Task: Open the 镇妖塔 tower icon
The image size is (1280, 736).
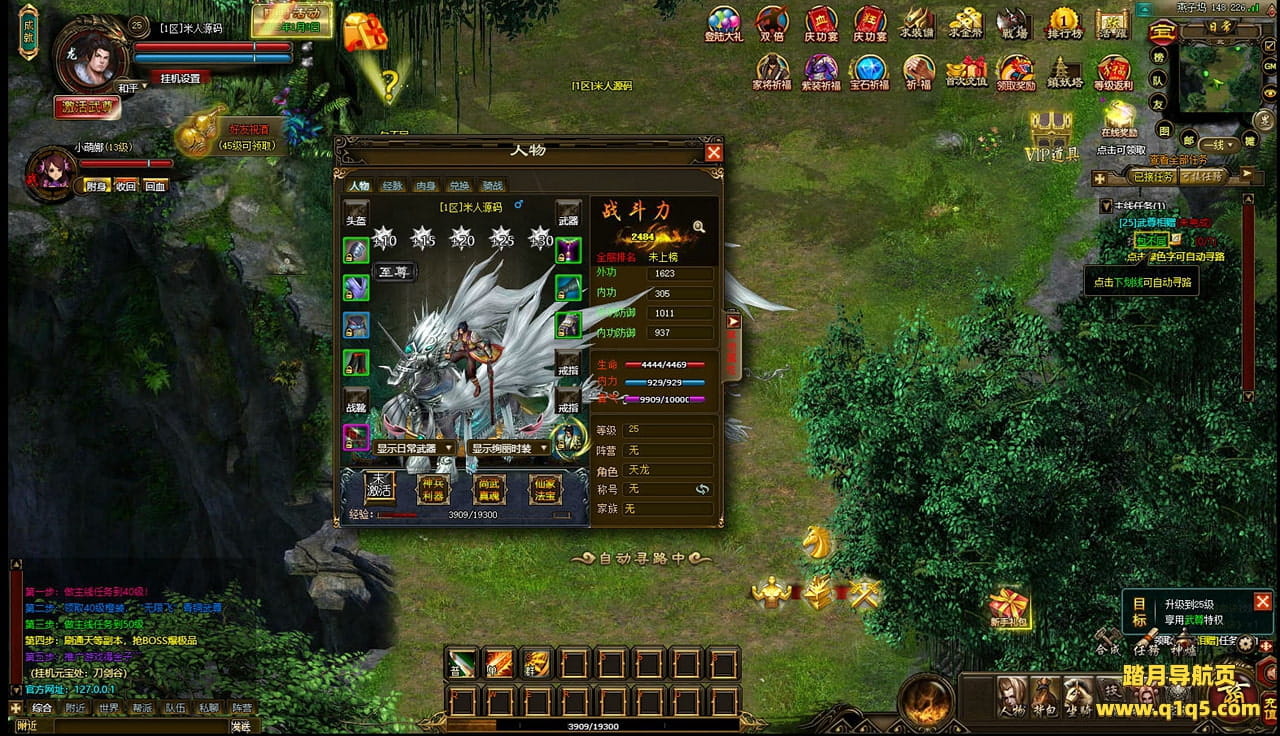Action: [x=1064, y=72]
